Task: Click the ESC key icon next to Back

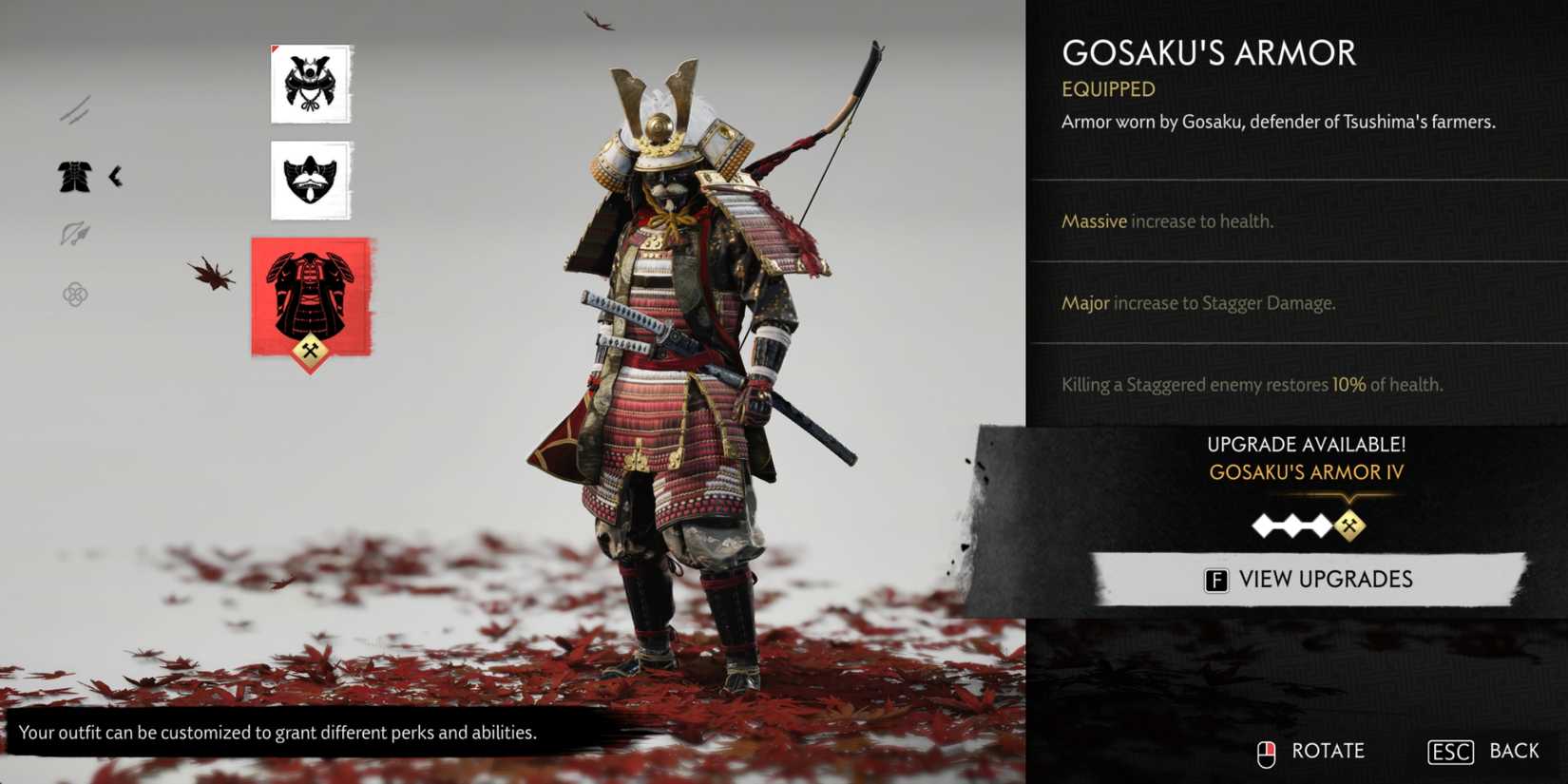Action: click(x=1449, y=751)
